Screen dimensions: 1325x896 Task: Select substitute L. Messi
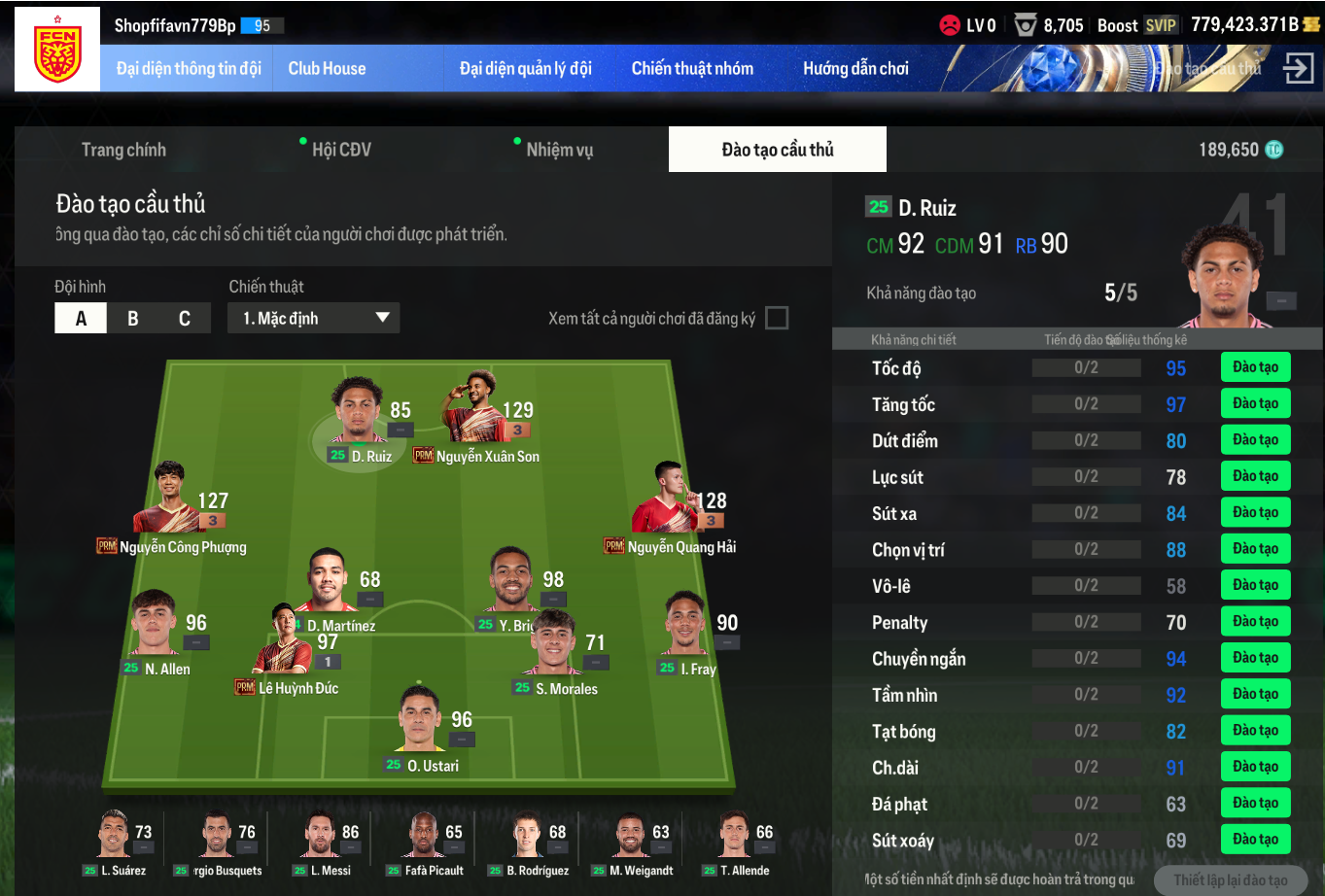tap(321, 841)
